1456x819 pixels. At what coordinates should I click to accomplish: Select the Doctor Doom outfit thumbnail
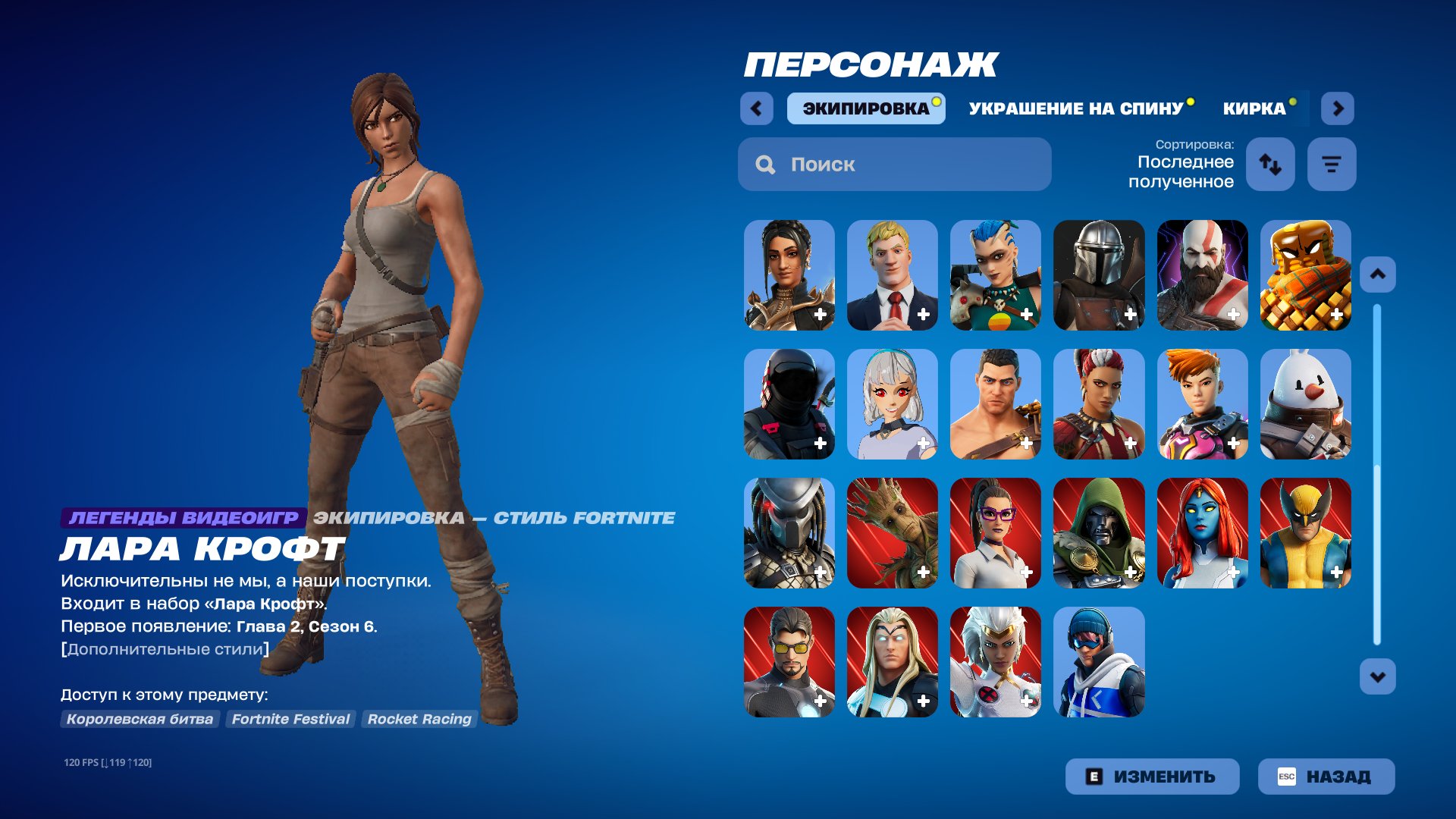coord(1099,533)
